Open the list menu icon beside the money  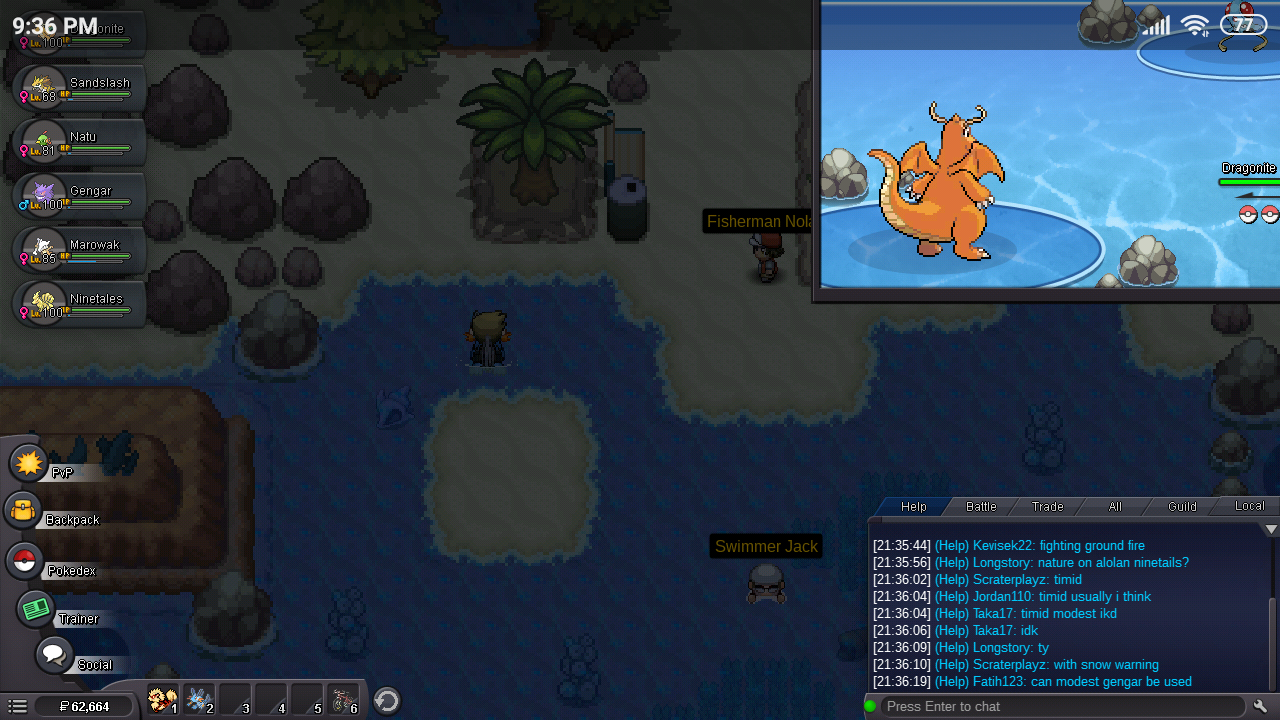pyautogui.click(x=17, y=707)
